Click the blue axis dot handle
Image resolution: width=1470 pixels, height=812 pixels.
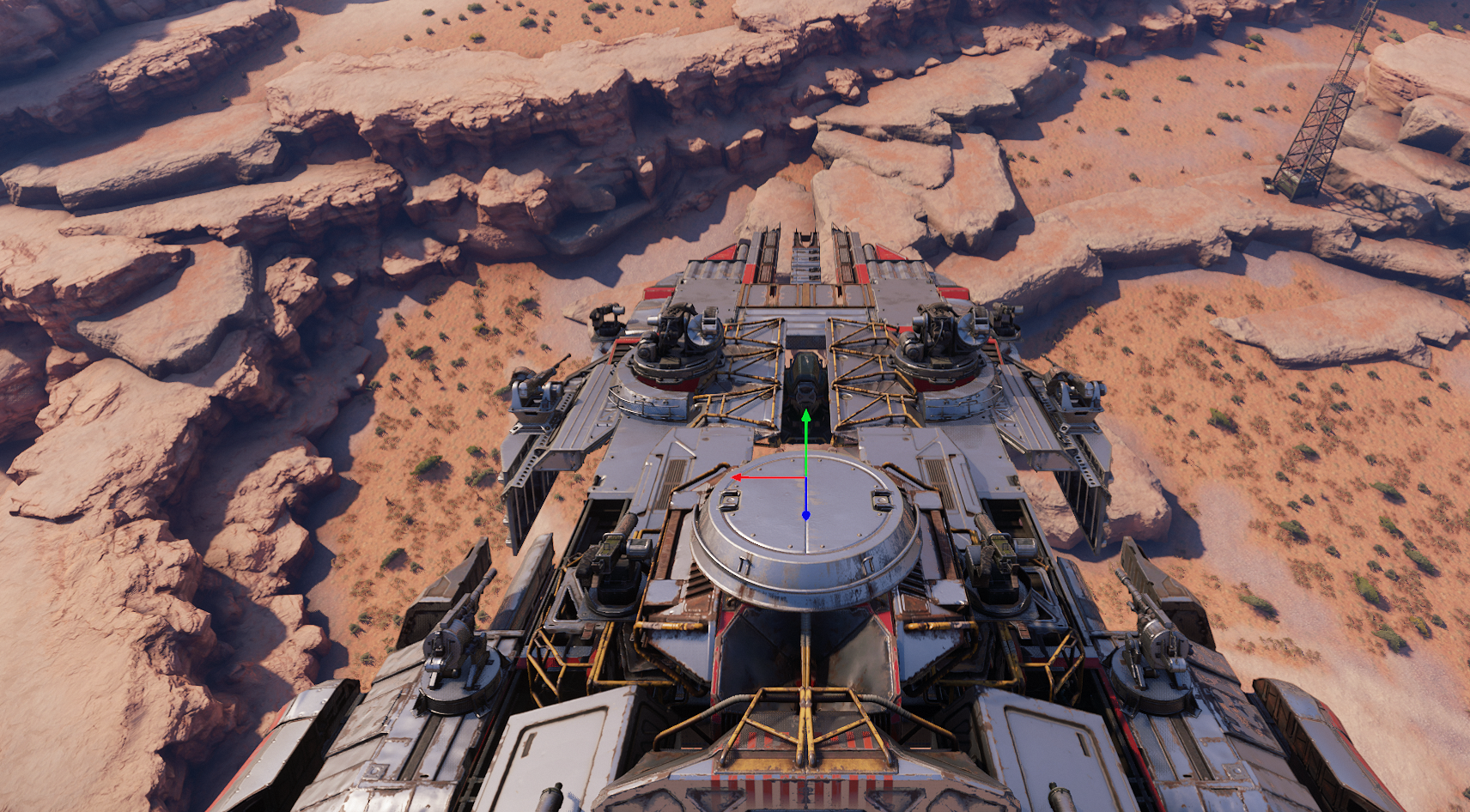tap(805, 515)
